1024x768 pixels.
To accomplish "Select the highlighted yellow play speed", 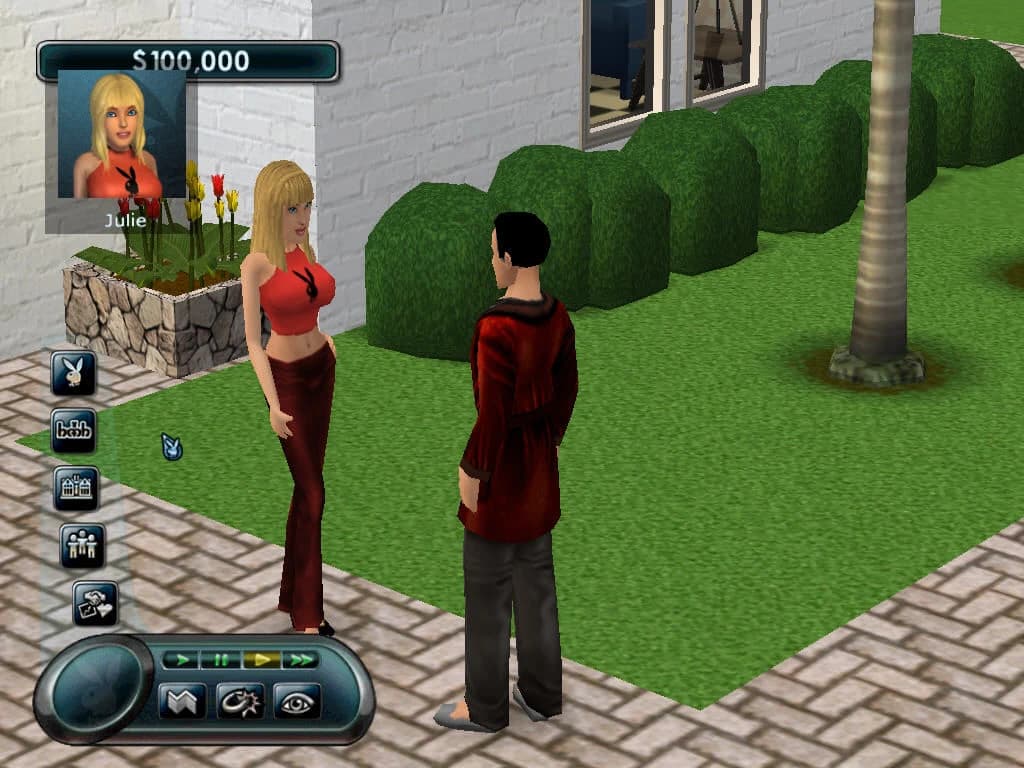I will click(x=261, y=660).
